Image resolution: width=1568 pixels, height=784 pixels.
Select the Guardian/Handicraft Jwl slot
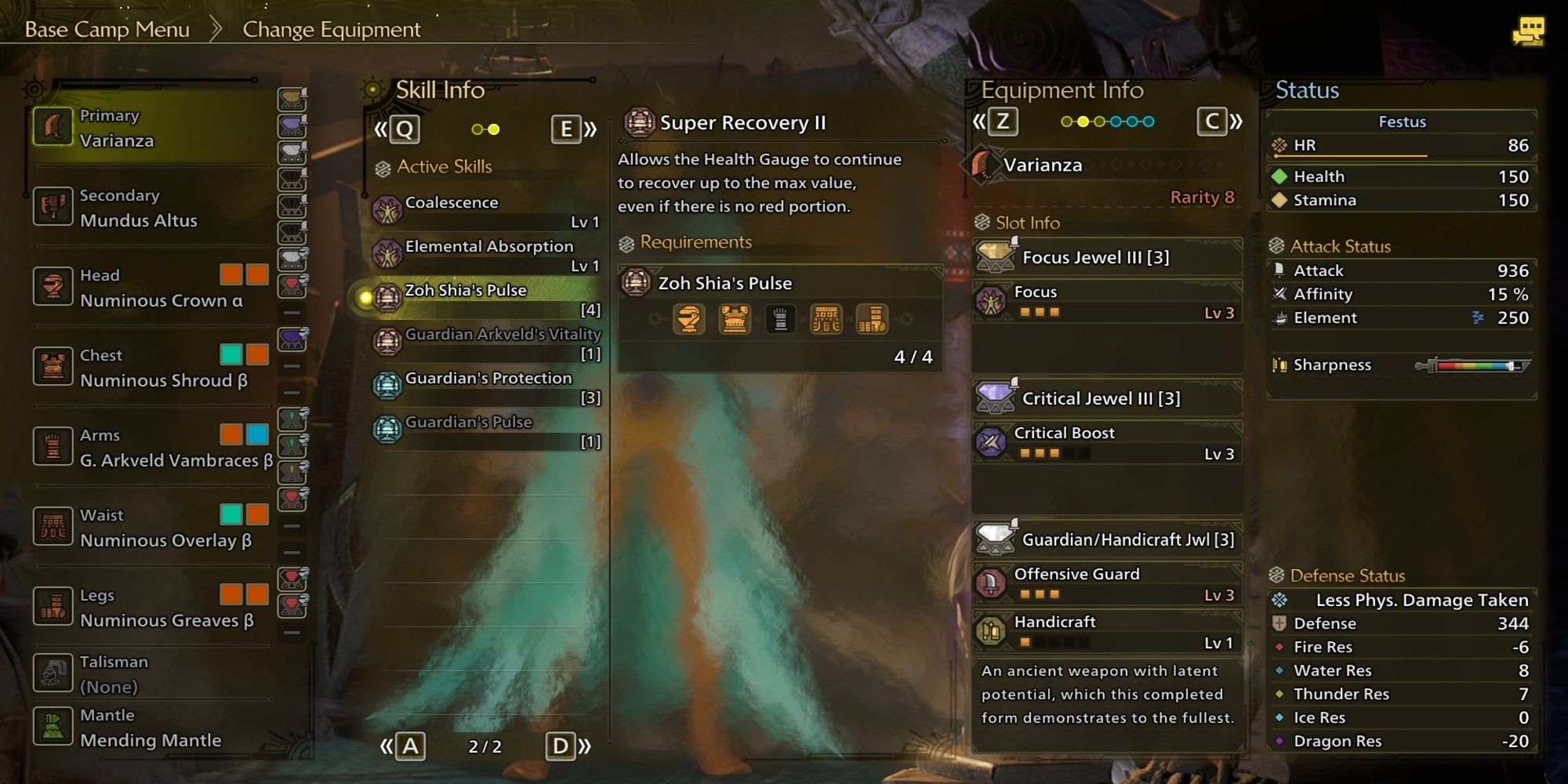coord(1107,539)
